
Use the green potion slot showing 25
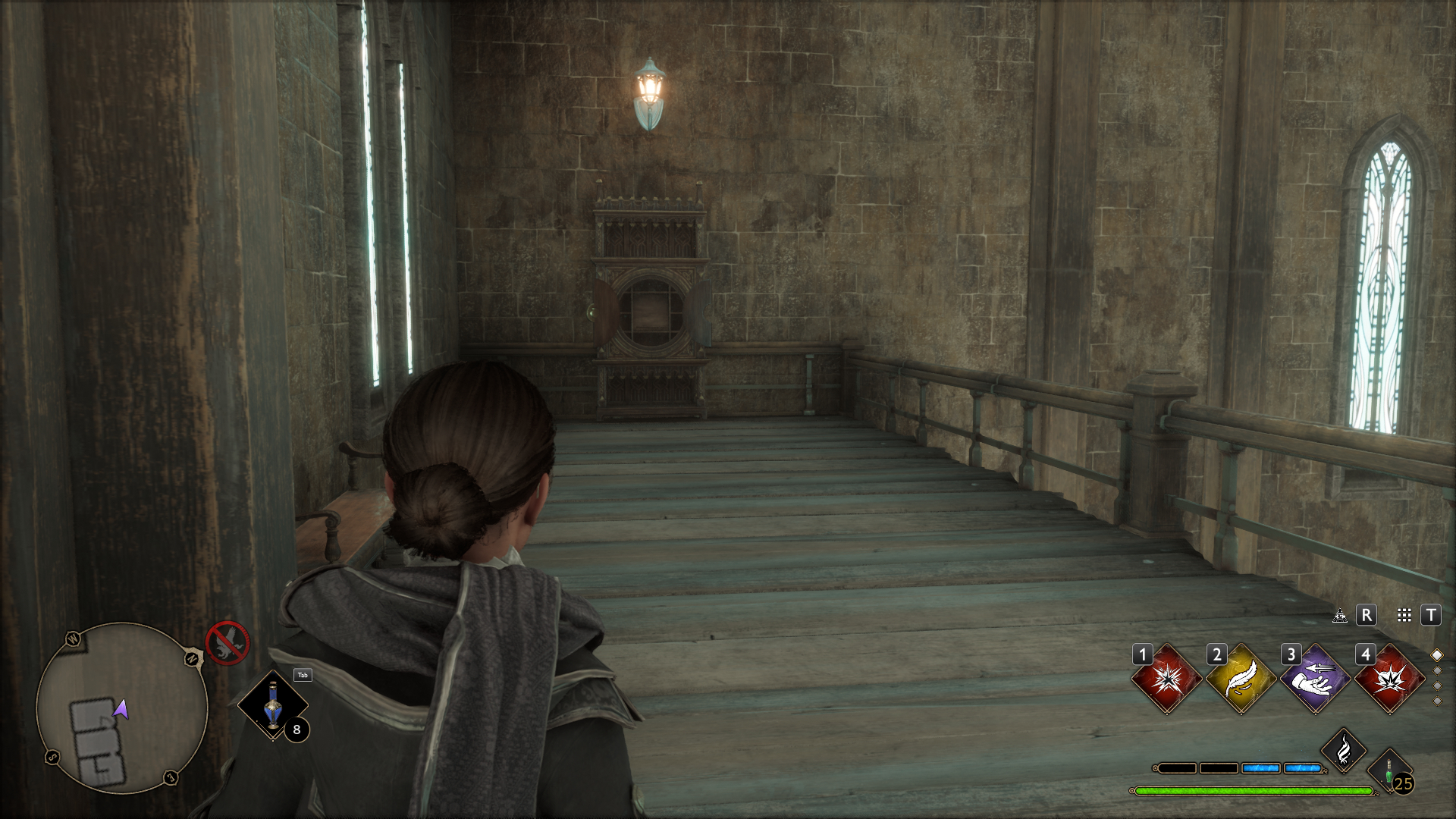click(x=1390, y=772)
